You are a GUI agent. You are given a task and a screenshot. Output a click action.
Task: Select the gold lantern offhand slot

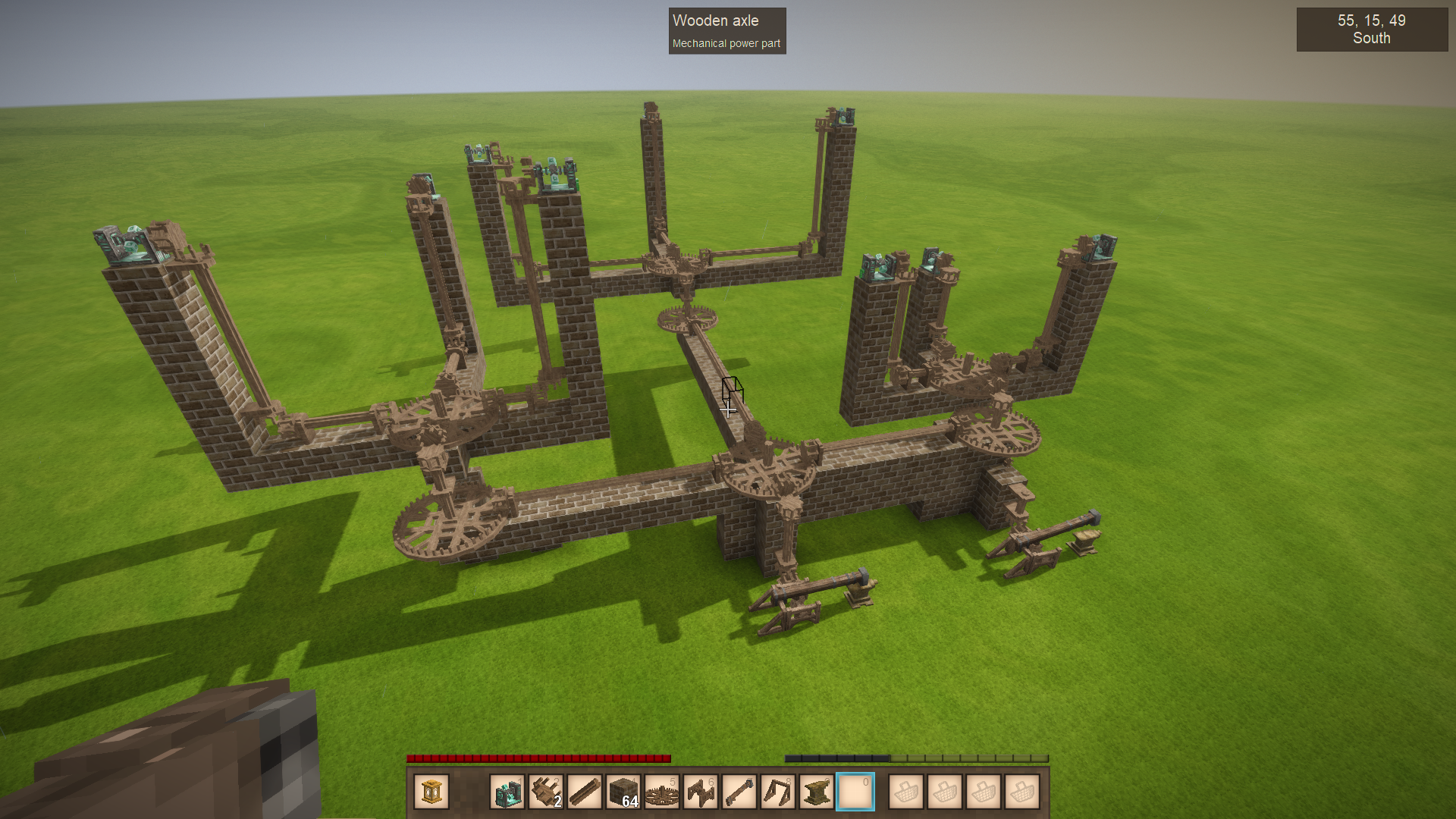[431, 792]
